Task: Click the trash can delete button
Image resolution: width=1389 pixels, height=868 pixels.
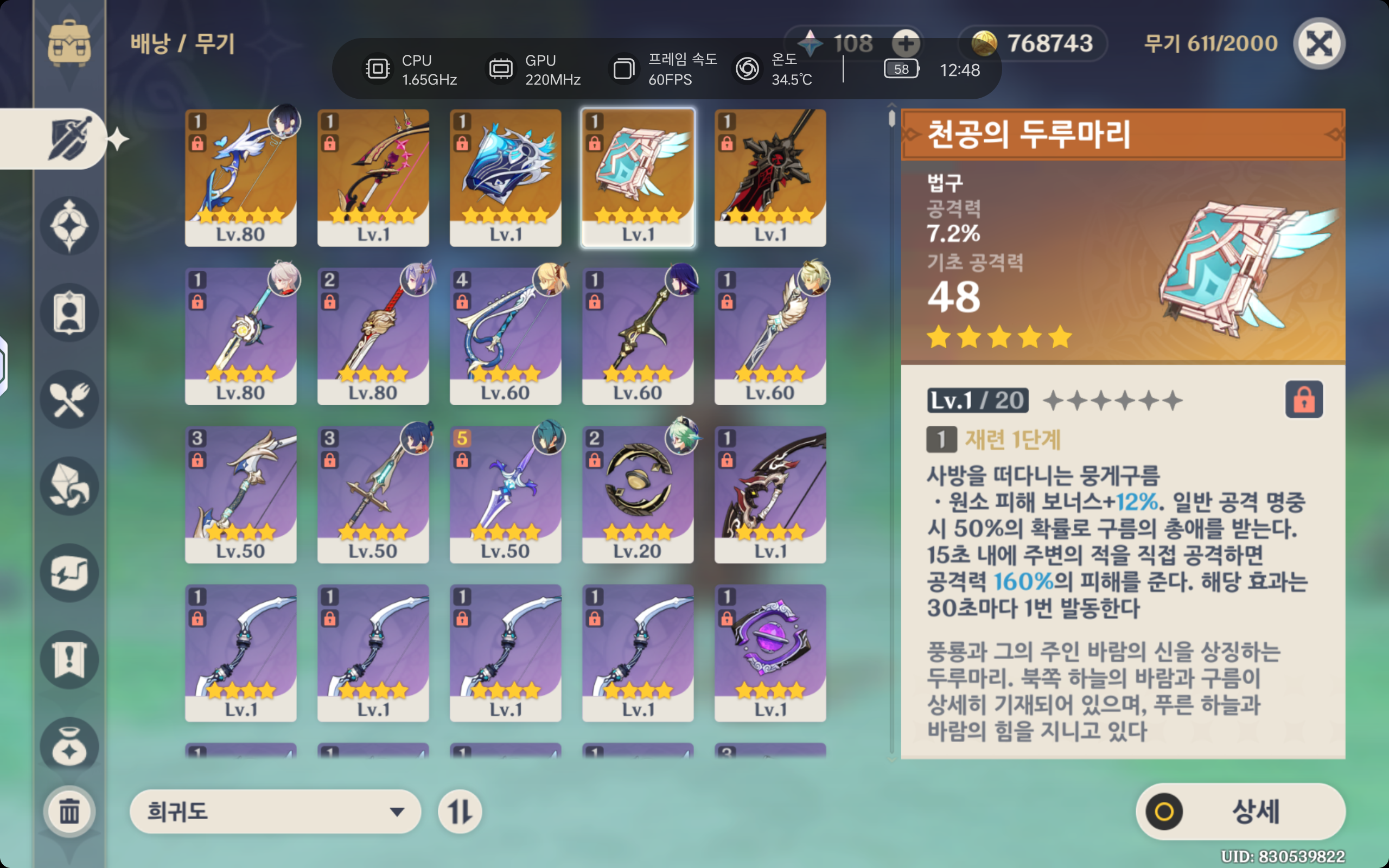Action: (x=69, y=811)
